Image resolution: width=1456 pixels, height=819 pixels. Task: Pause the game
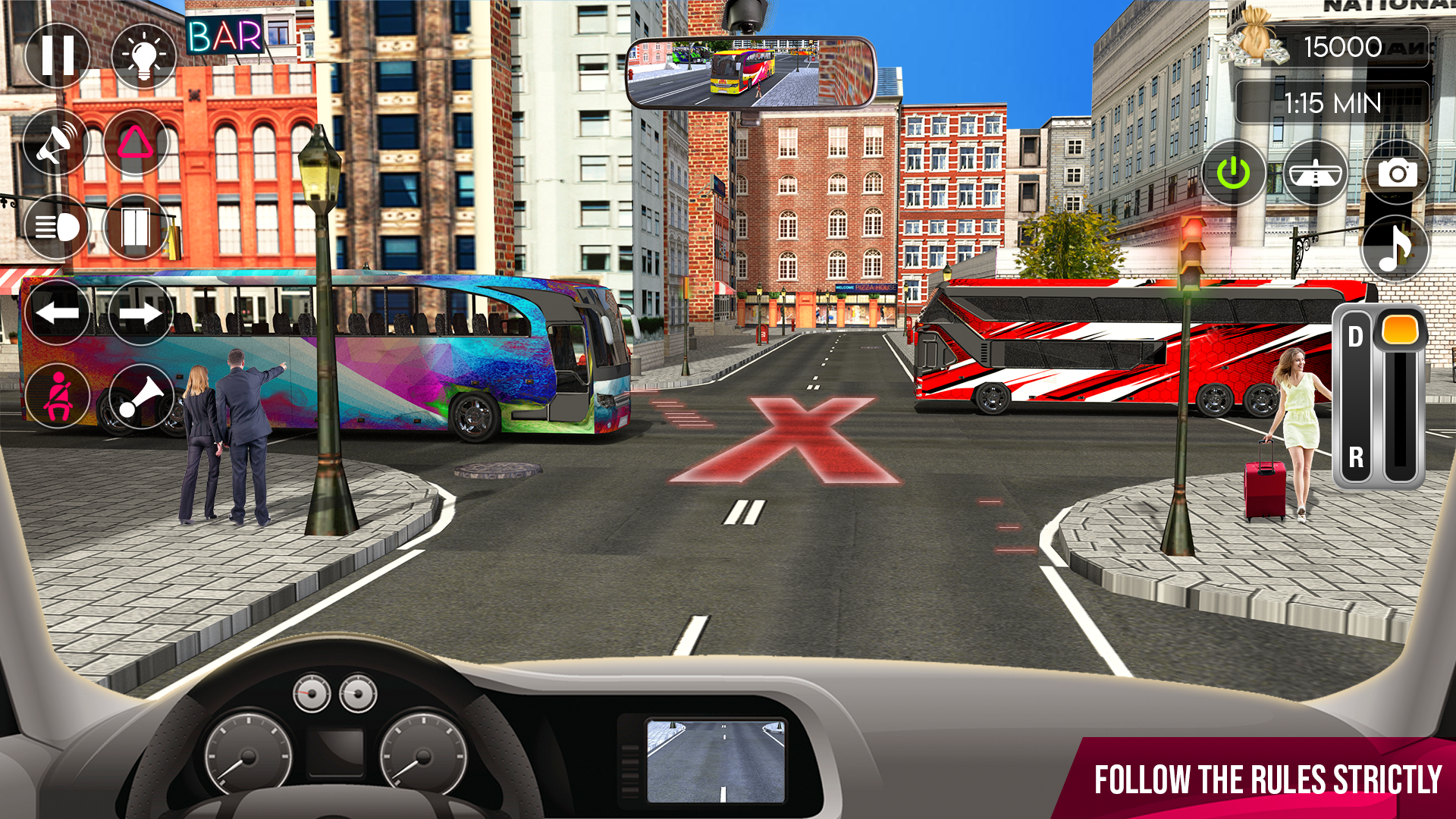57,55
